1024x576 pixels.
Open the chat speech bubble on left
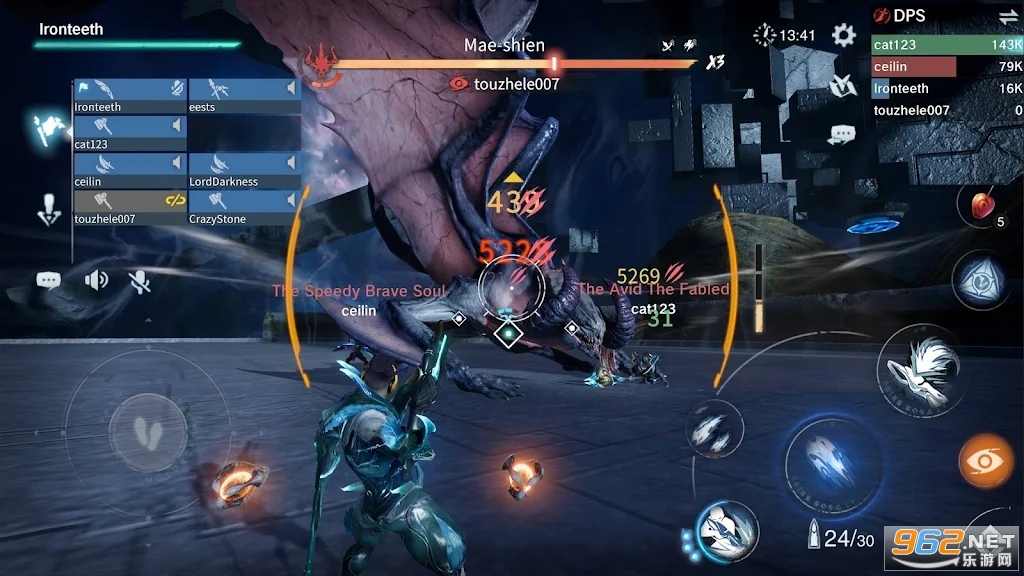pos(48,281)
